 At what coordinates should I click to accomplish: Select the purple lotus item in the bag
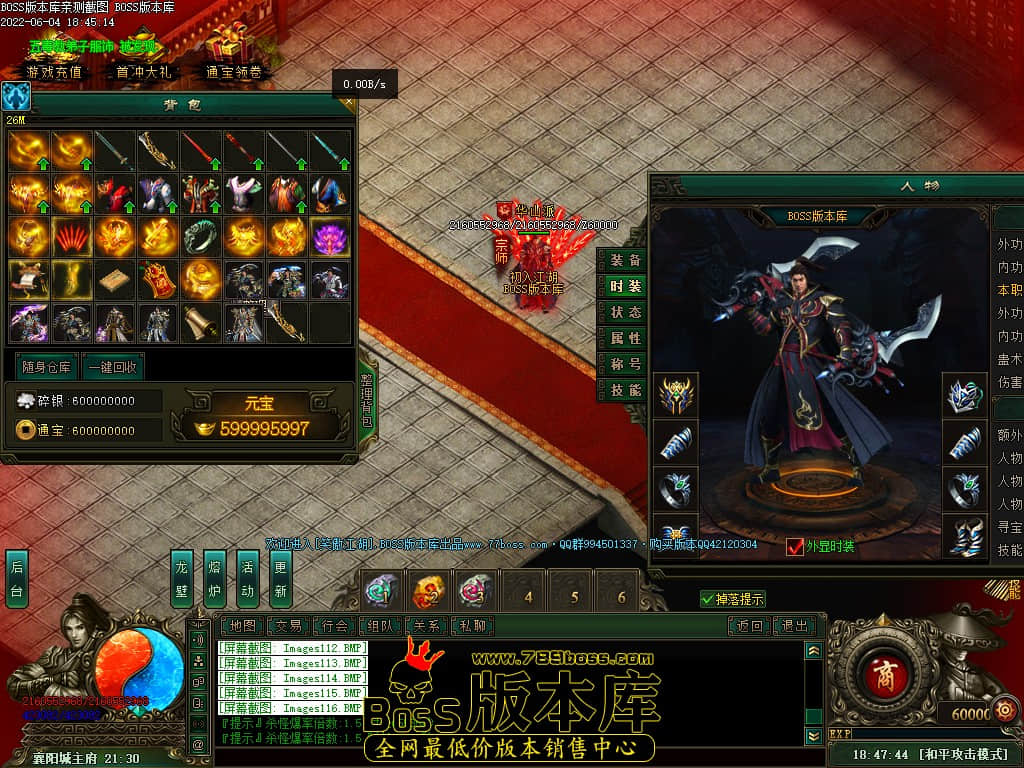click(330, 237)
